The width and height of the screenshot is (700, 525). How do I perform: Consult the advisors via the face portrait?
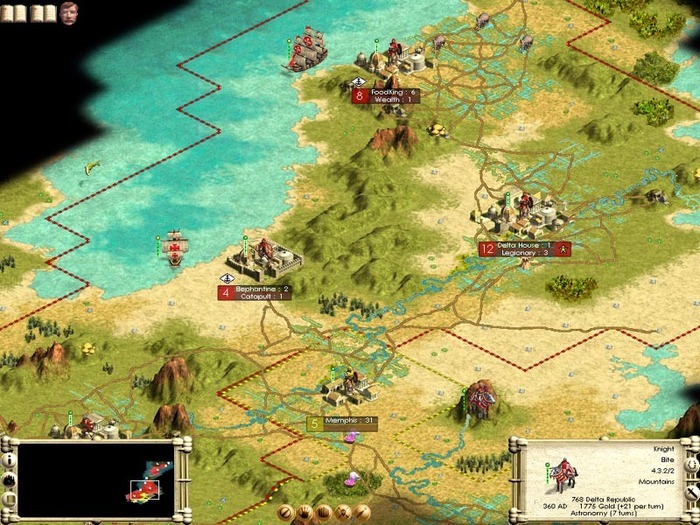70,13
